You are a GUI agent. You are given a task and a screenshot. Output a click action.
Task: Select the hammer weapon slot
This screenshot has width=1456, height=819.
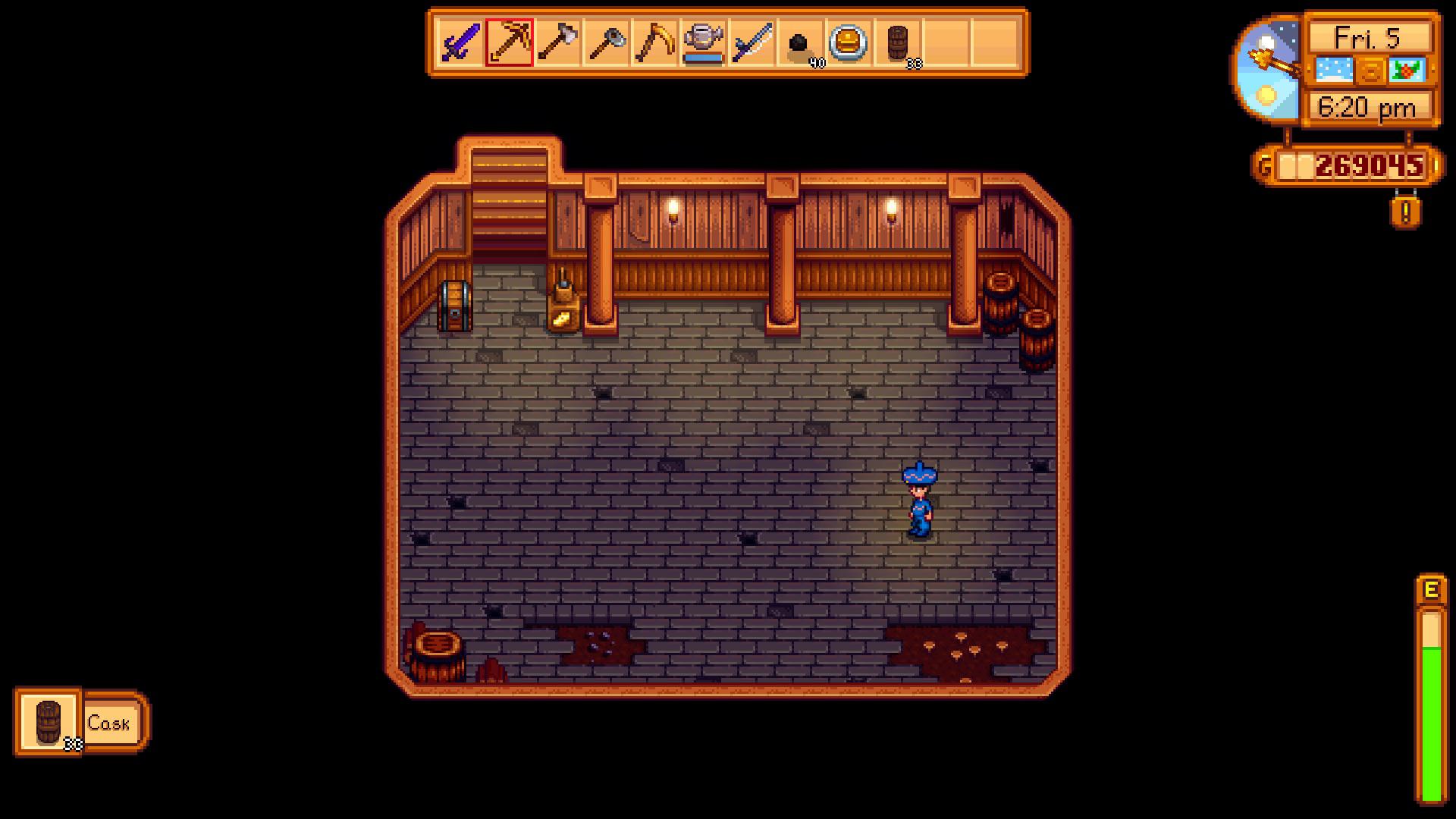tap(607, 42)
